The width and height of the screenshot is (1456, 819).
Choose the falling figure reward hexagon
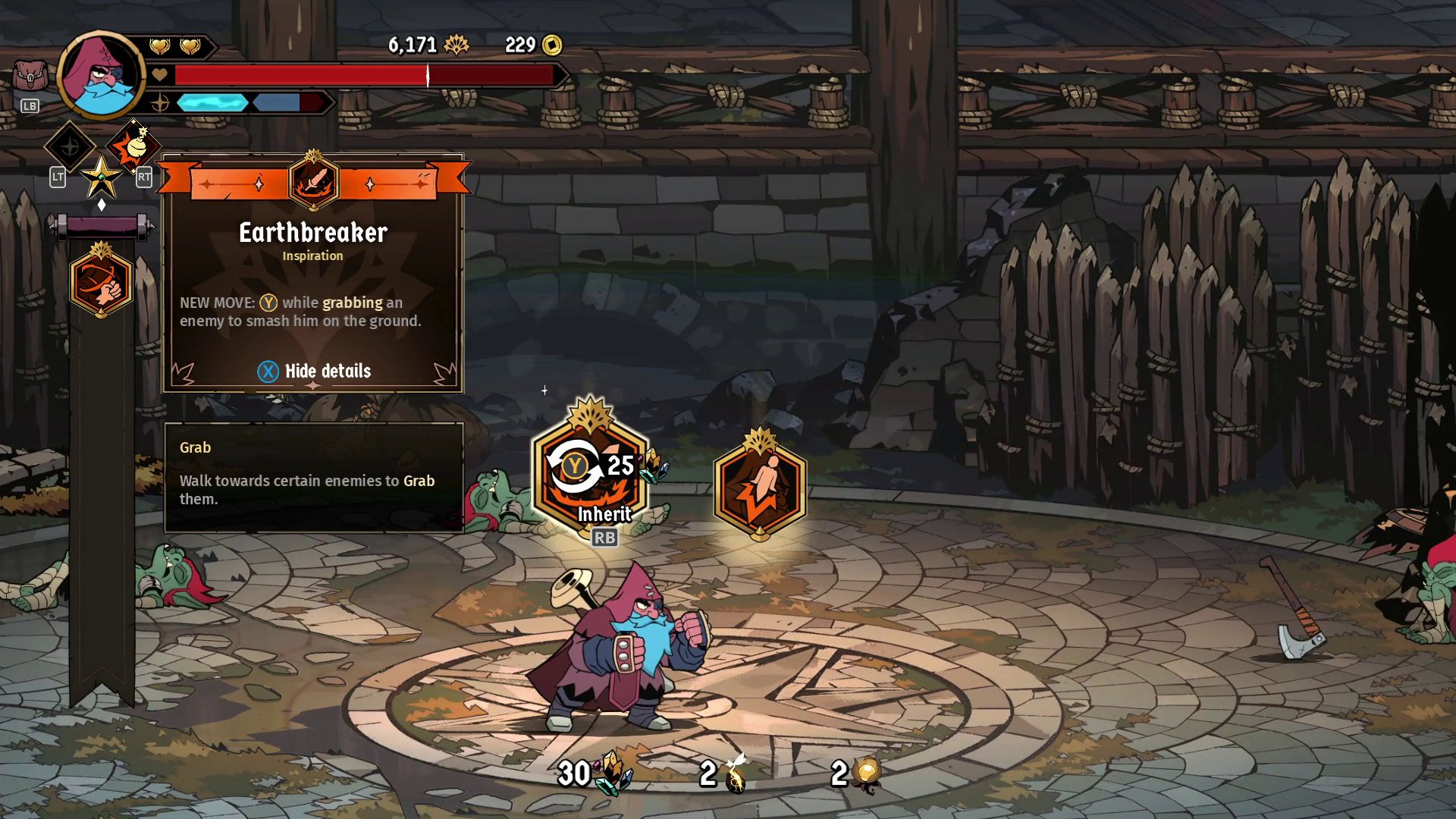pos(760,485)
